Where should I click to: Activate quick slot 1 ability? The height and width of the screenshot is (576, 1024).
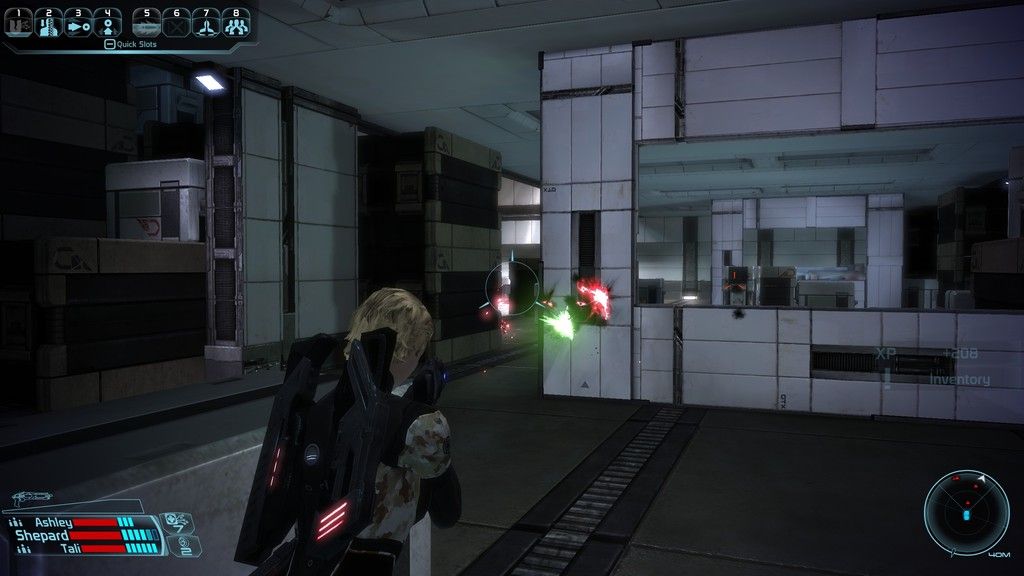click(x=19, y=23)
